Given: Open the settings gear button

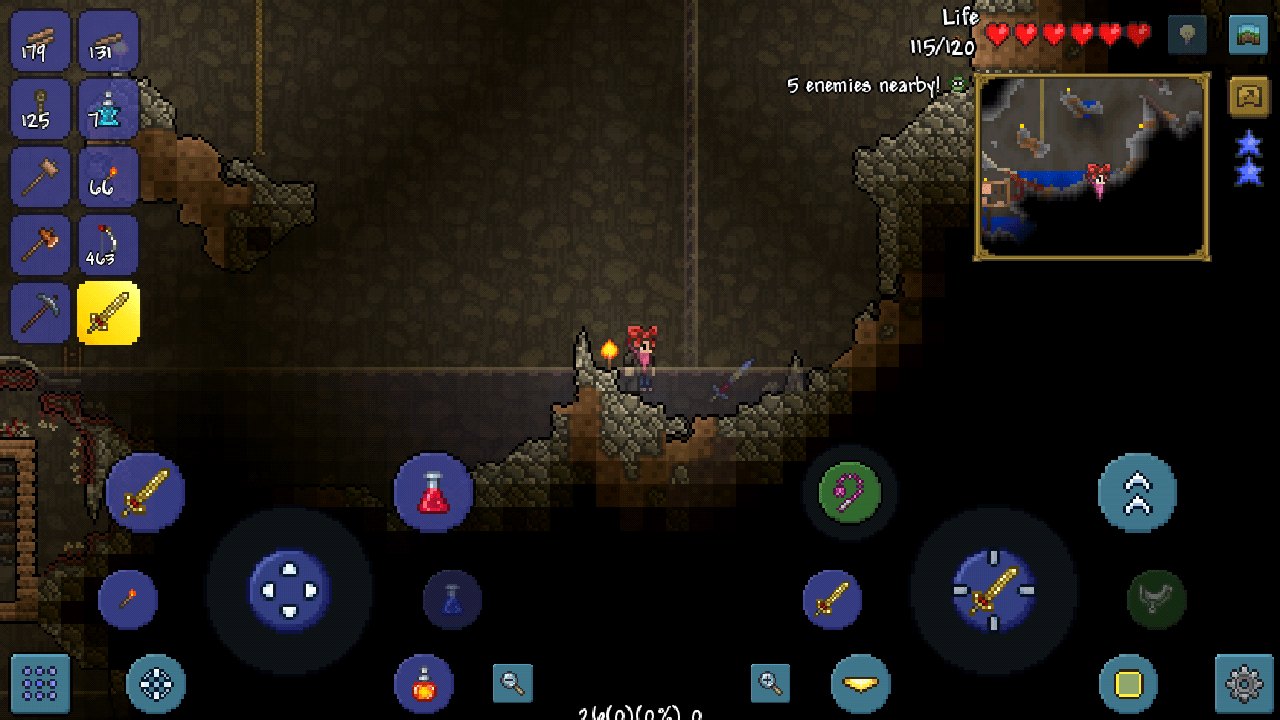Looking at the screenshot, I should click(x=1243, y=684).
